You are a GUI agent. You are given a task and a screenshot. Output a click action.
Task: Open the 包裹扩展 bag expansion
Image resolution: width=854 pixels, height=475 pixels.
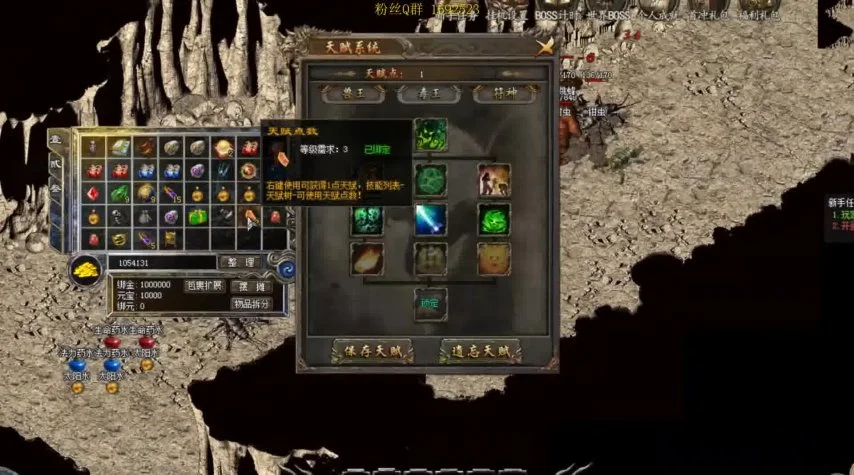204,286
